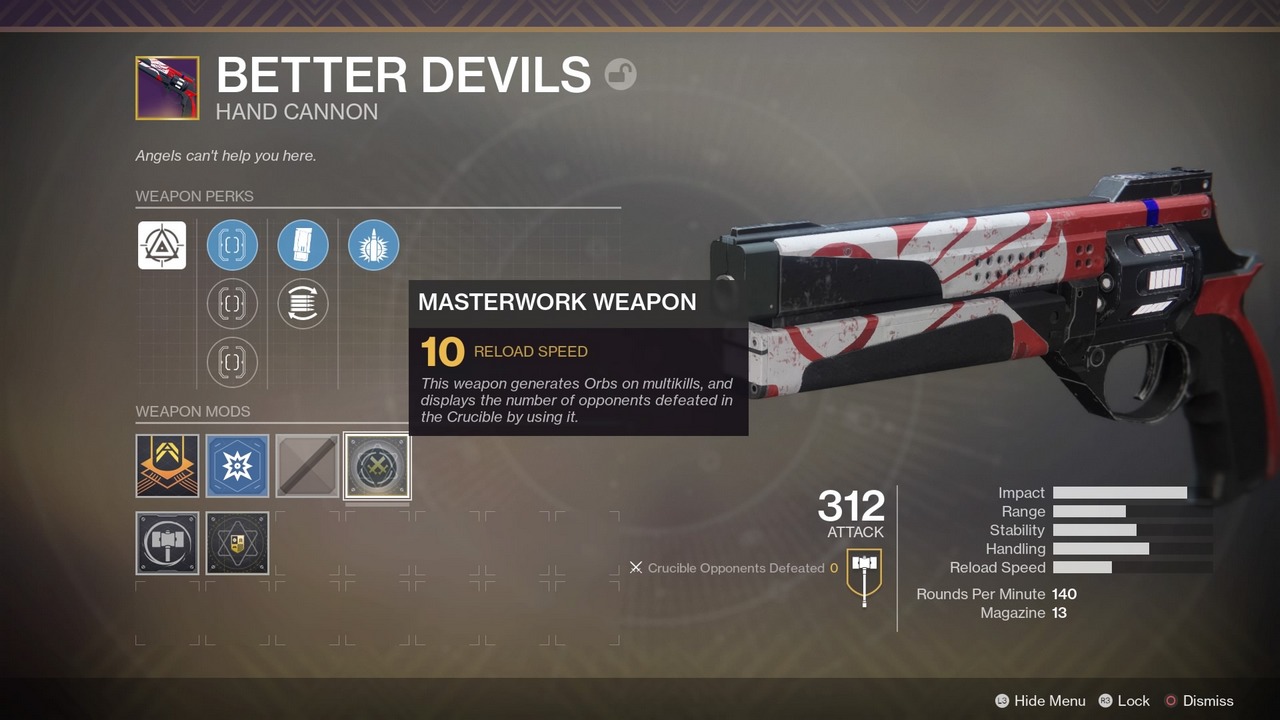Select the blue magazine perk icon

pos(303,245)
